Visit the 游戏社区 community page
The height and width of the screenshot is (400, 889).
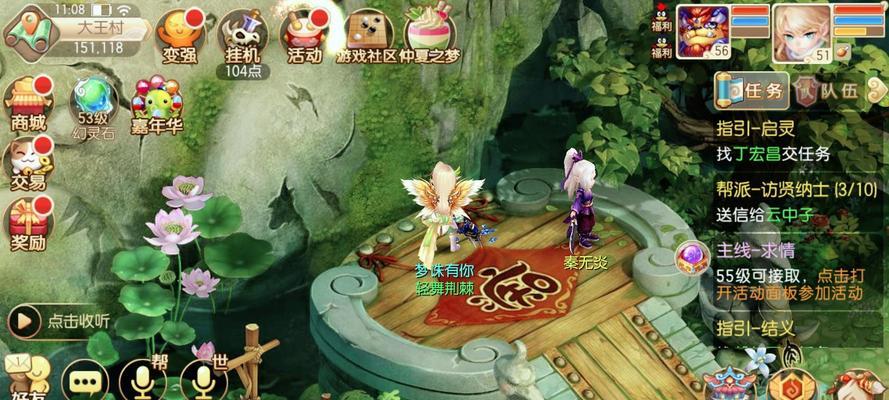367,37
